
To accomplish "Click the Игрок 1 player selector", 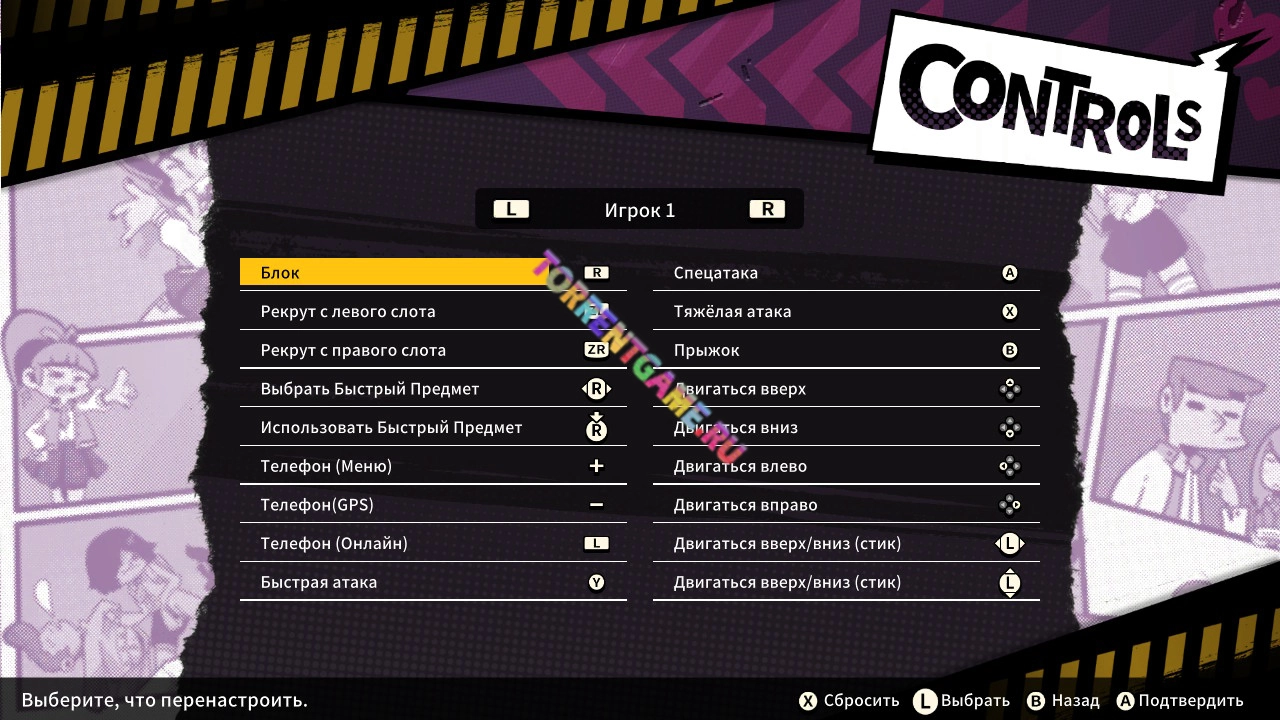I will (x=639, y=210).
